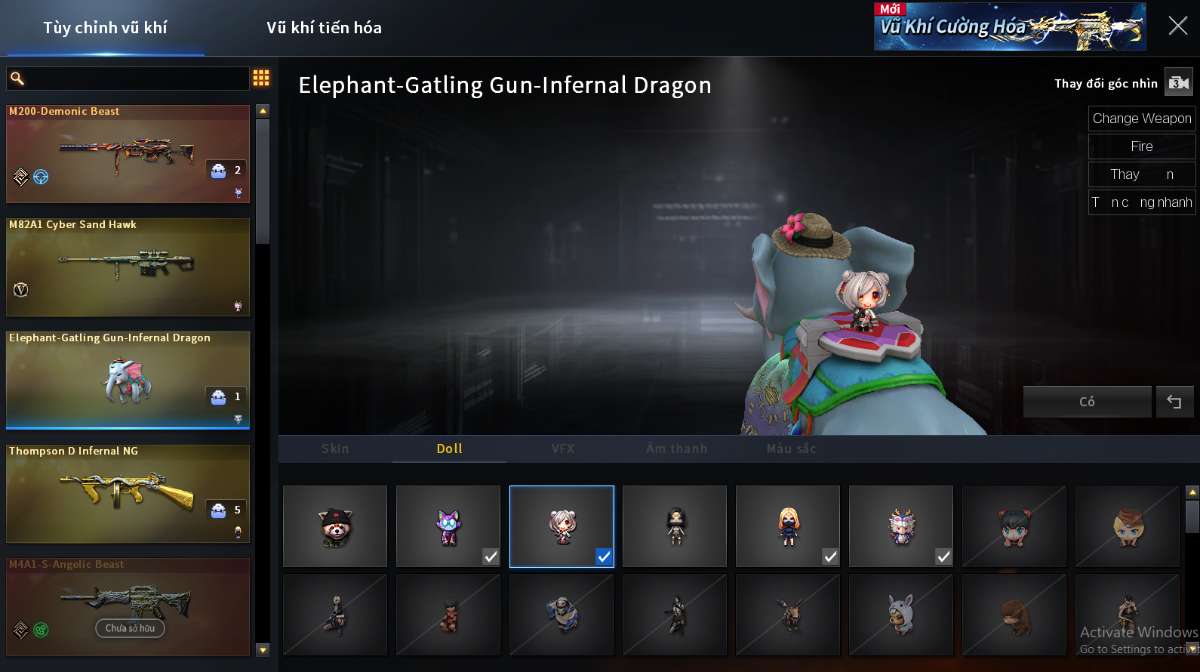Open the Vũ Khí Cường Hóa banner
This screenshot has width=1200, height=672.
(x=1010, y=27)
